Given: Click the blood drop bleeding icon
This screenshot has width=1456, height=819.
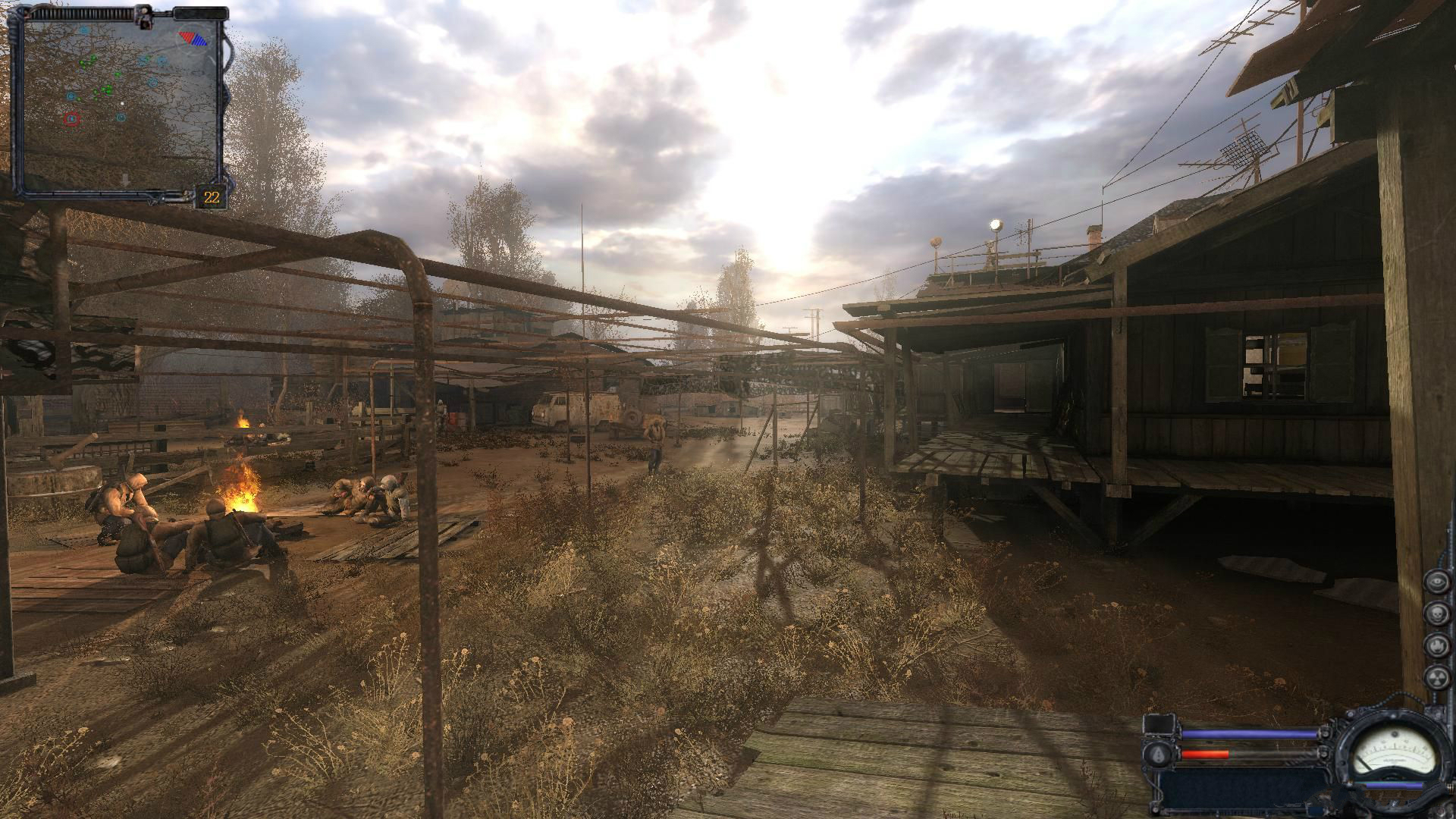Looking at the screenshot, I should click(1158, 754).
